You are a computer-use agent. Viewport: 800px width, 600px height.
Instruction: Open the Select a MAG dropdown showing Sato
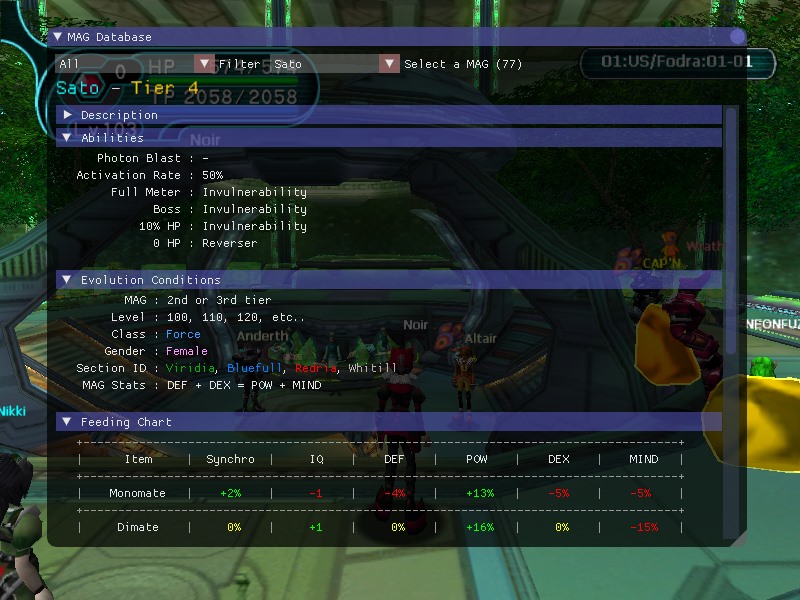point(389,64)
